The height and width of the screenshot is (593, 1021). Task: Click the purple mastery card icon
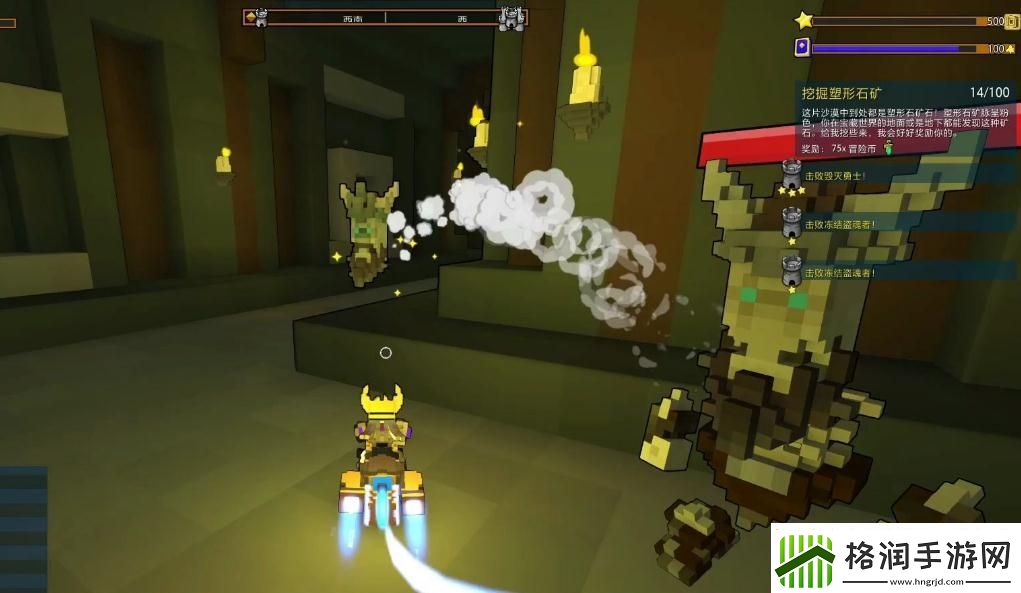802,47
